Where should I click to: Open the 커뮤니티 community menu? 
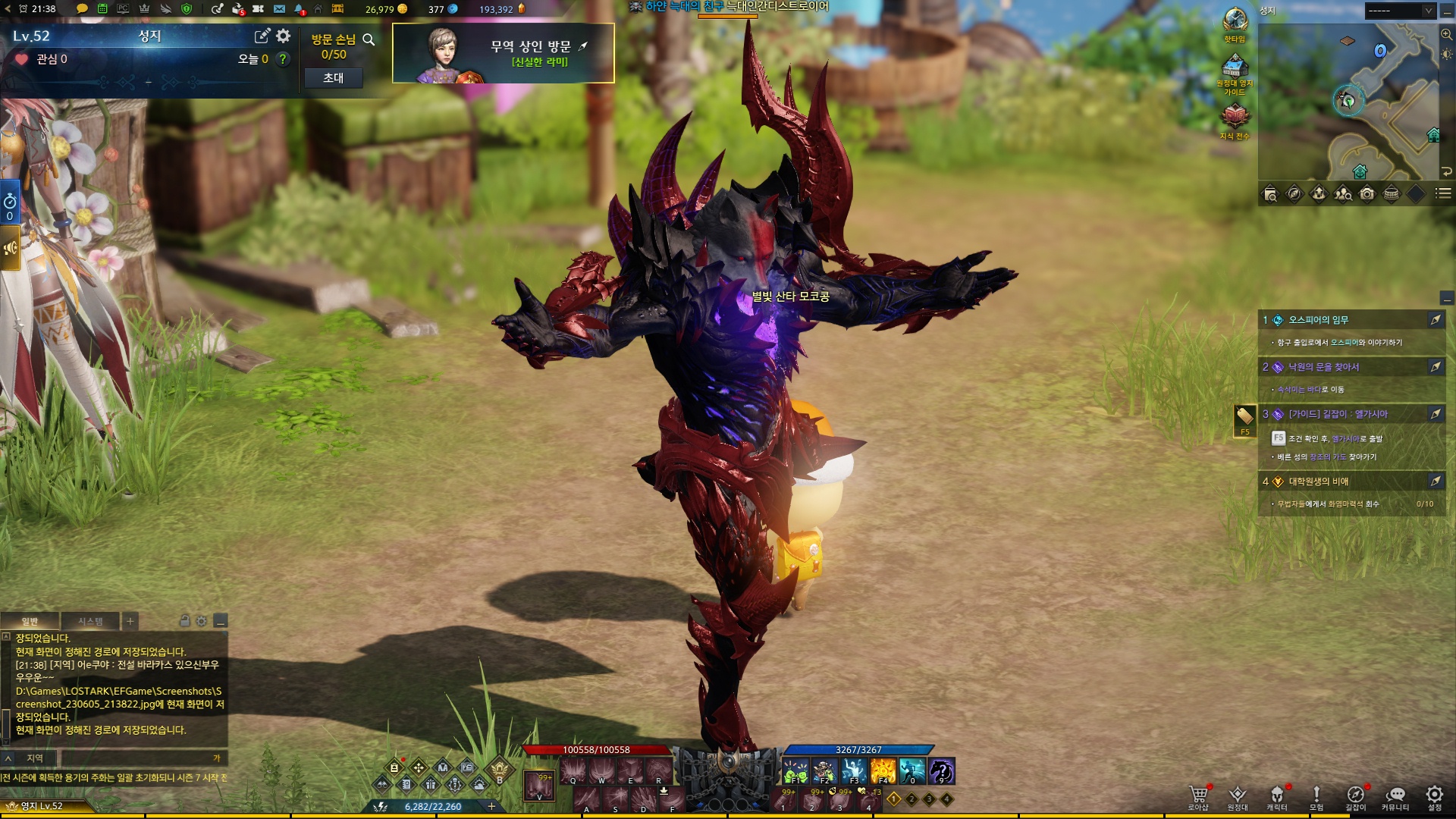(1395, 797)
